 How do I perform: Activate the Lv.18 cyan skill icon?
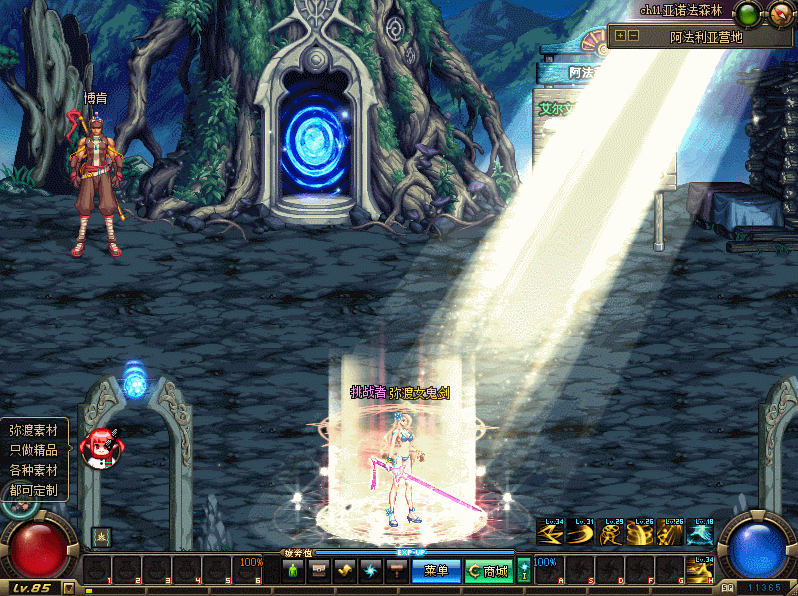pyautogui.click(x=700, y=533)
